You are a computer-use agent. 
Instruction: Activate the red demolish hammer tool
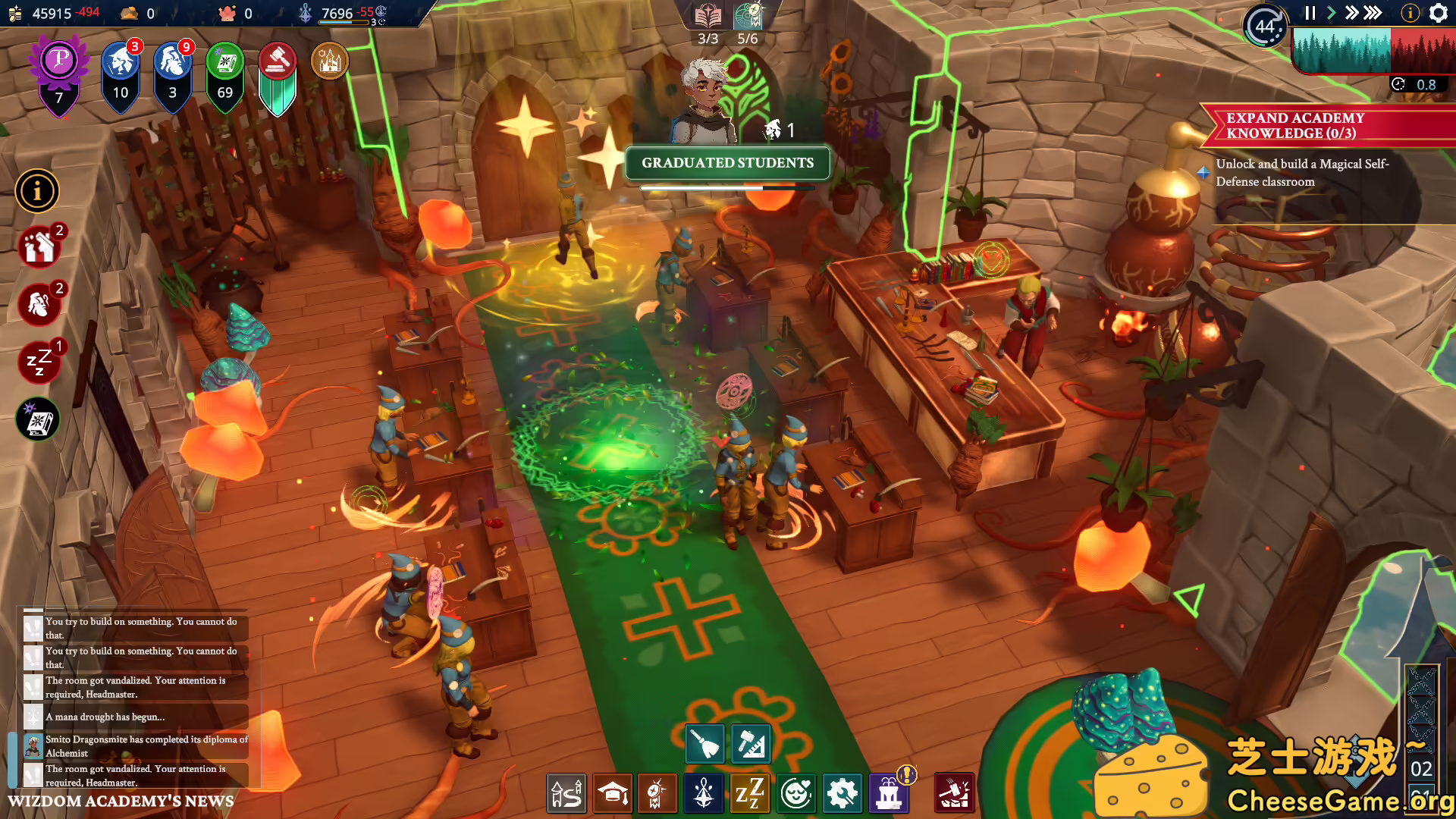pyautogui.click(x=954, y=793)
